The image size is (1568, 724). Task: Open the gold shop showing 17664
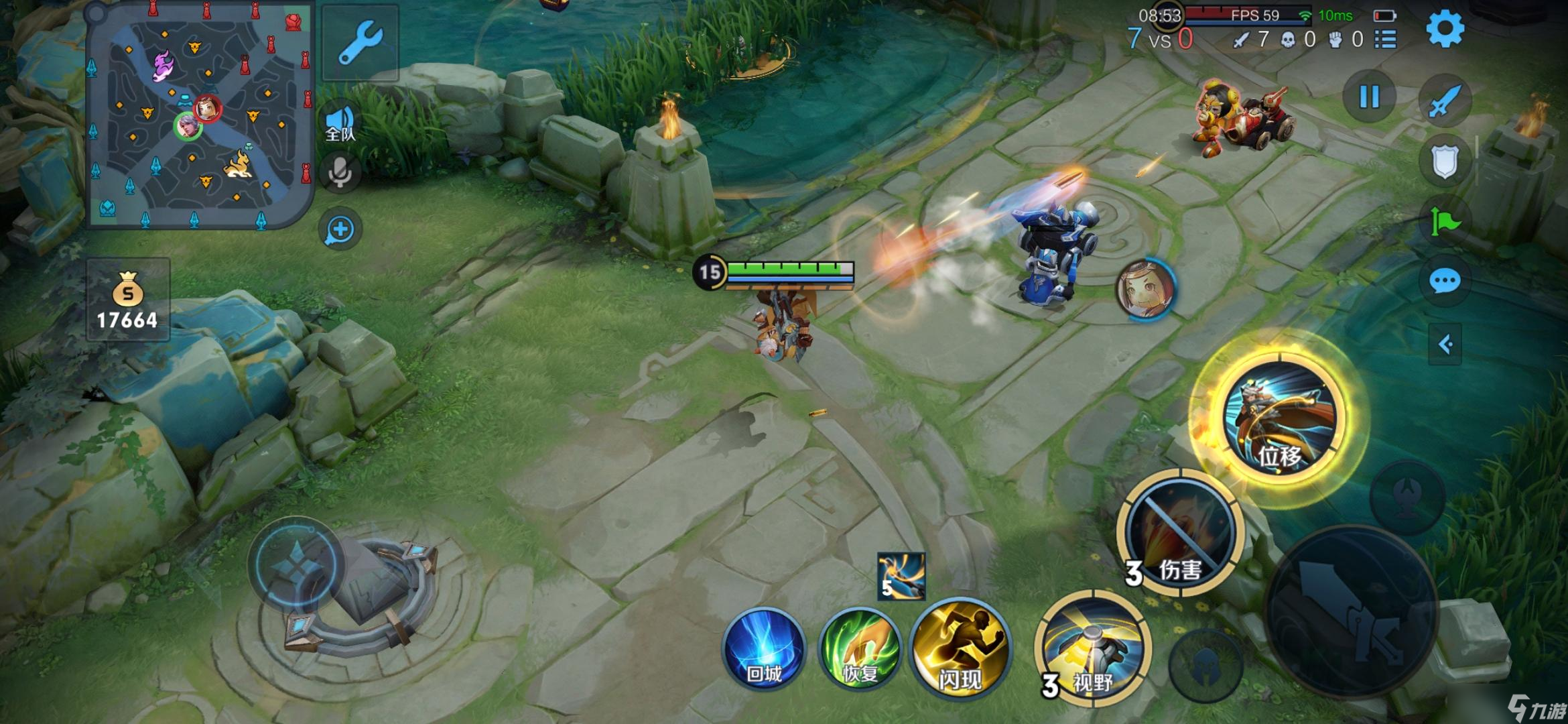click(x=127, y=300)
